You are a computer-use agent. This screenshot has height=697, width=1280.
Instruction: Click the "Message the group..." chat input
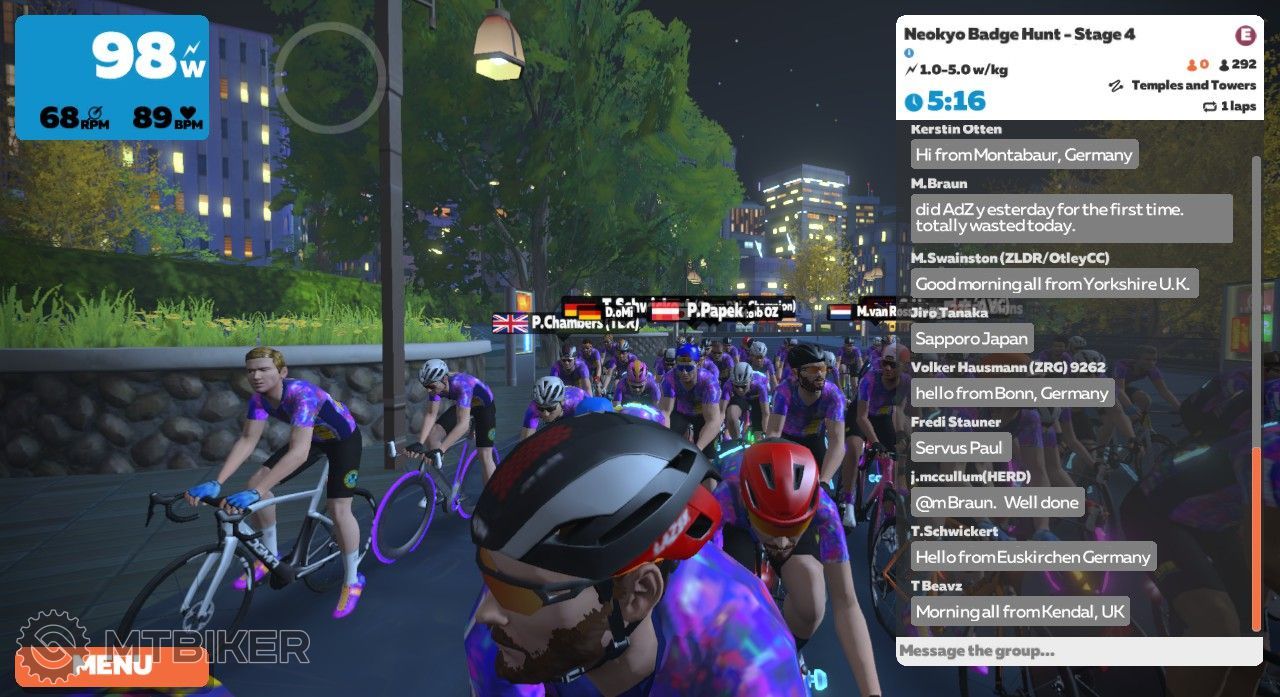[x=1078, y=651]
